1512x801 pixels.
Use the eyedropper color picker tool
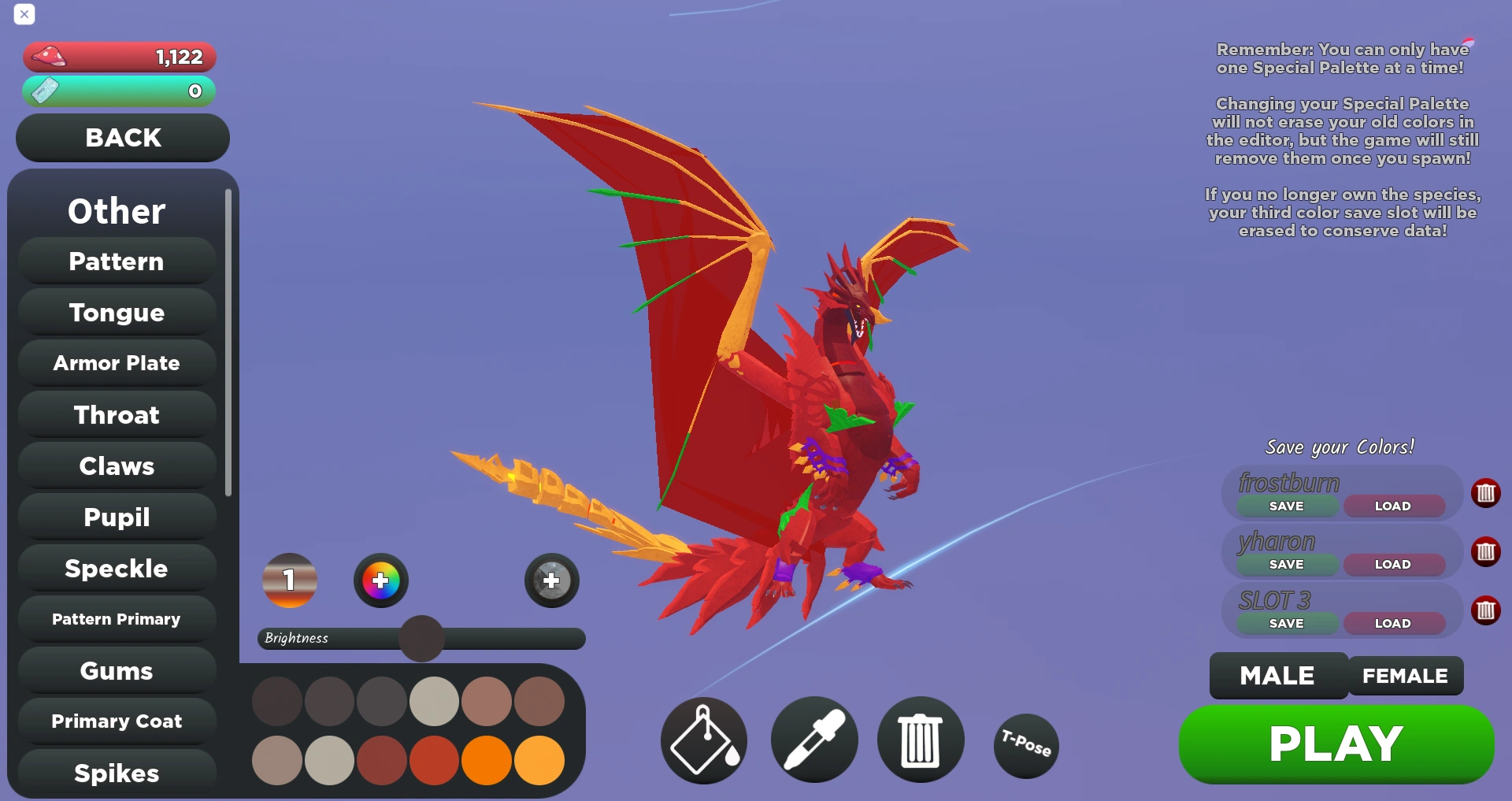click(x=813, y=740)
